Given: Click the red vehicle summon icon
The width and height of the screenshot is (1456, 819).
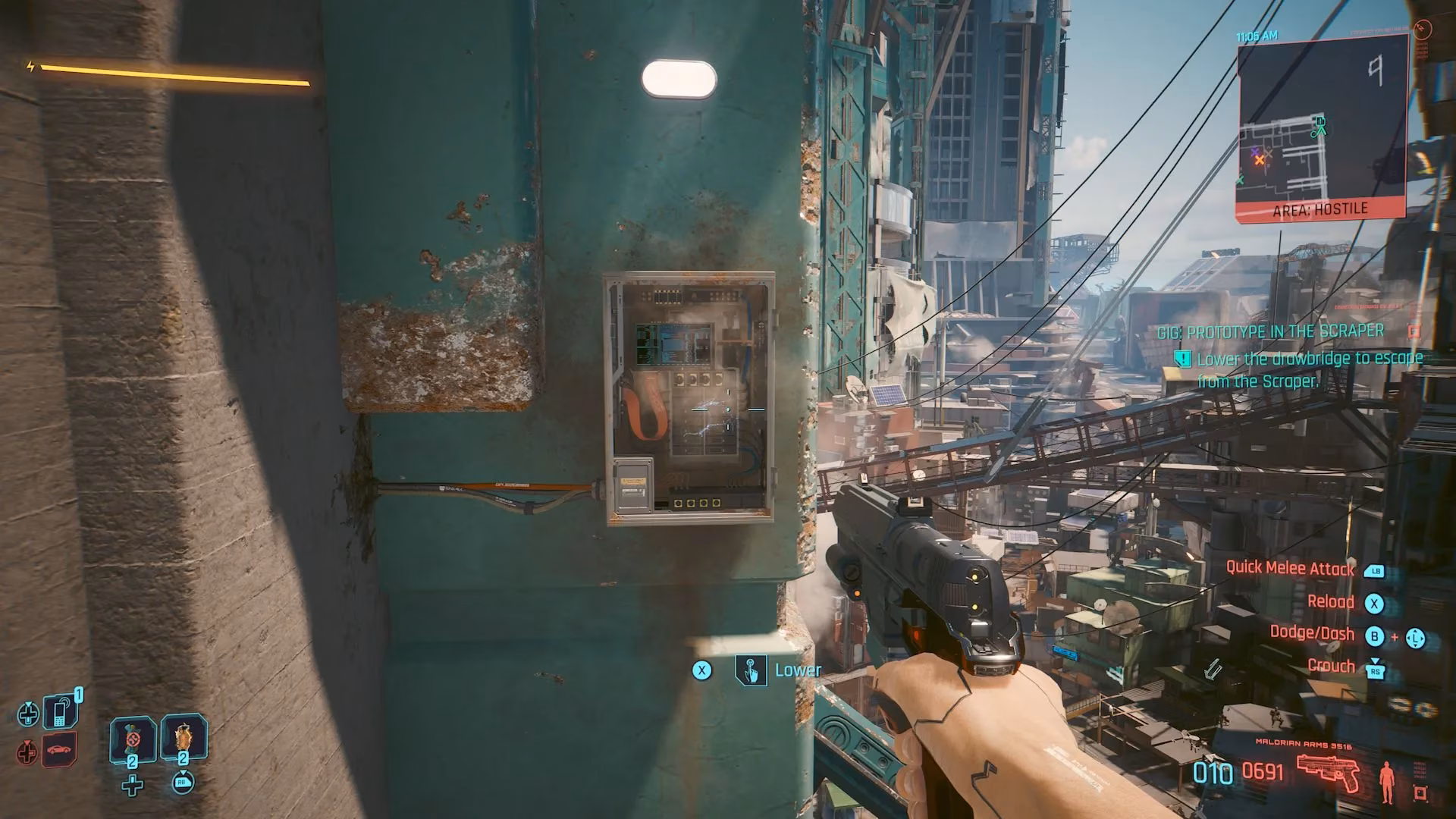Looking at the screenshot, I should (x=58, y=752).
